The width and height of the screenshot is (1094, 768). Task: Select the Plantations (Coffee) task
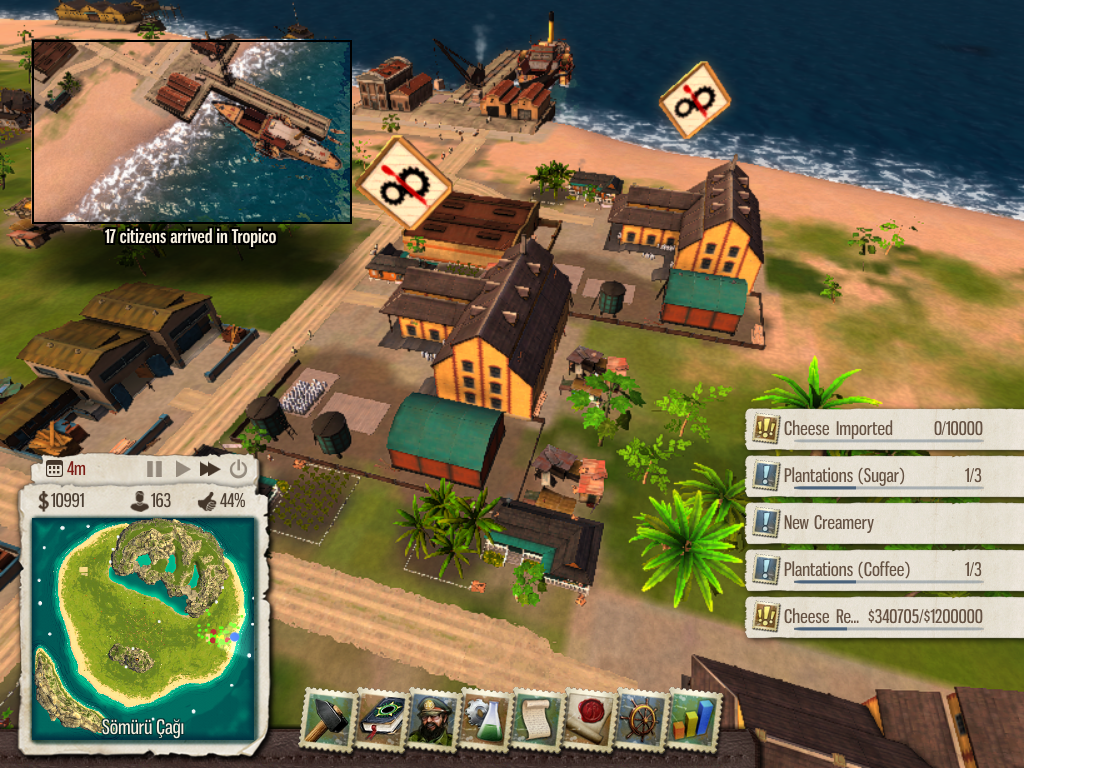tap(884, 570)
